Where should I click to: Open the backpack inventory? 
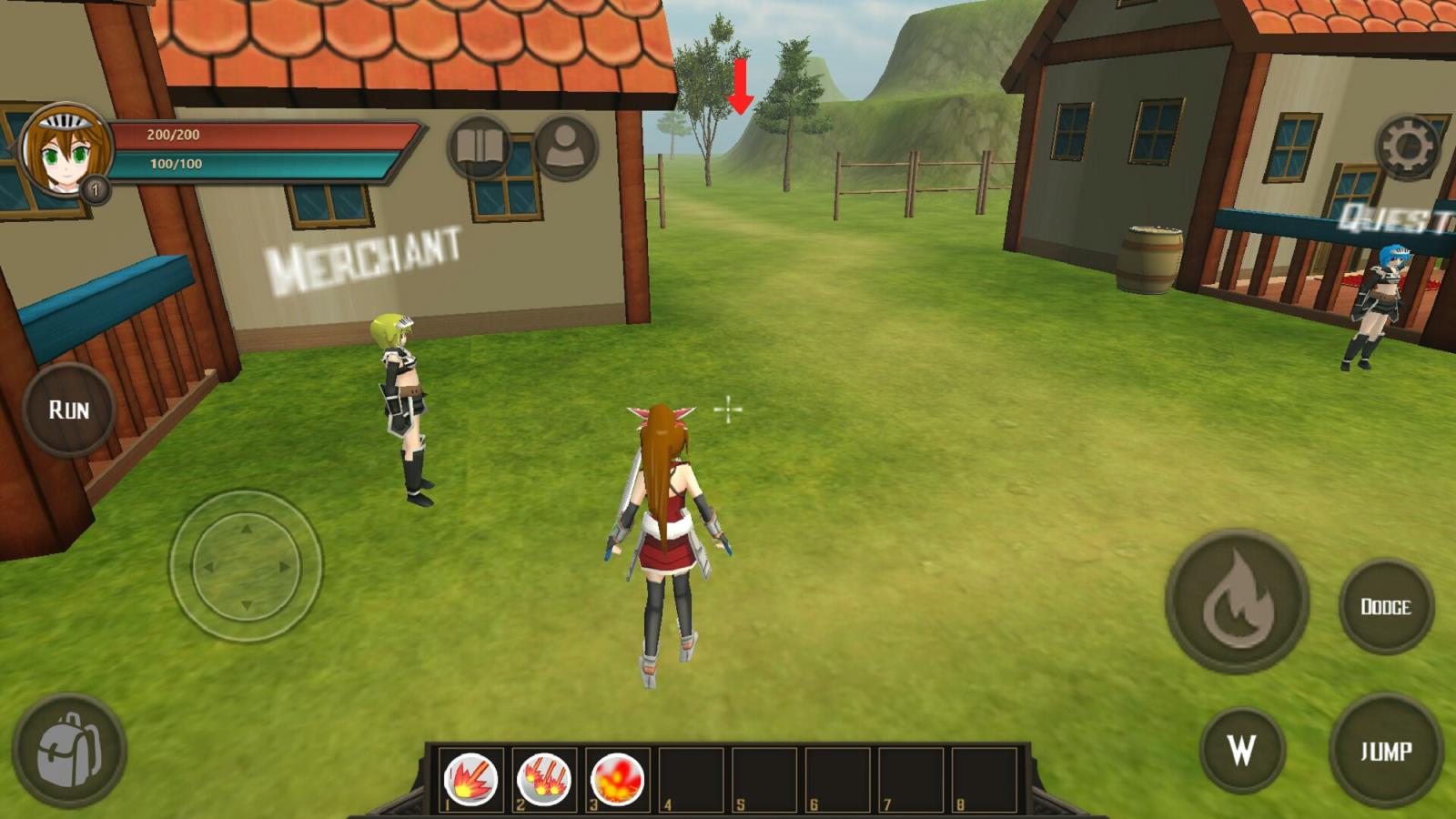(69, 752)
